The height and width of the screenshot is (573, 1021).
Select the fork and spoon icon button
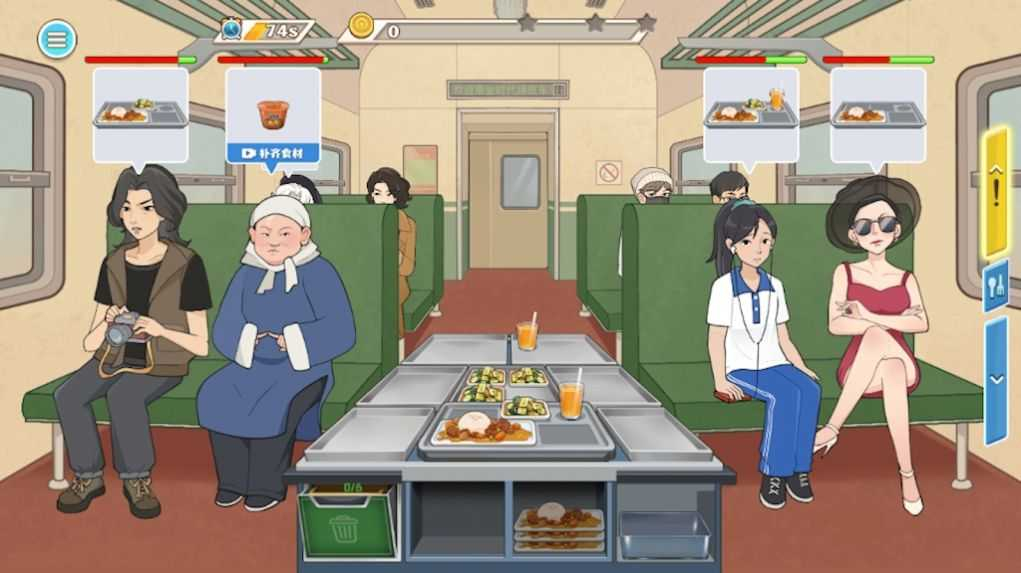tap(995, 285)
